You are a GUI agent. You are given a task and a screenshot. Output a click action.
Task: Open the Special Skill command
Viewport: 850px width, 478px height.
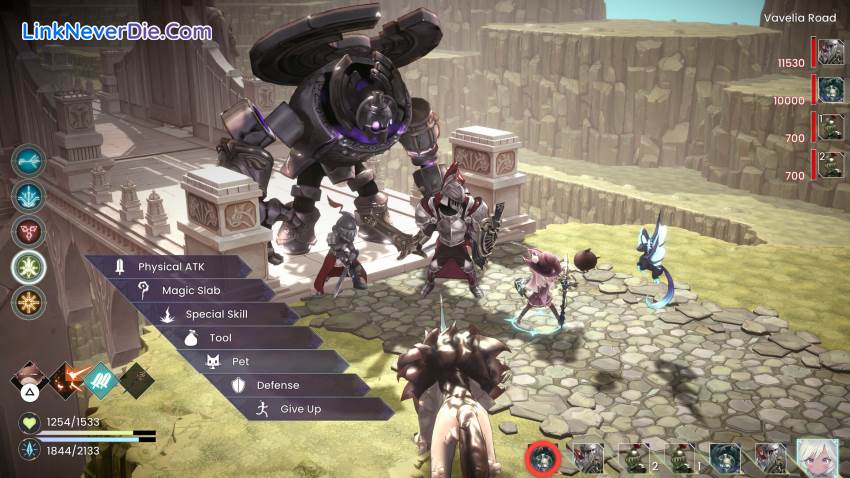(215, 314)
